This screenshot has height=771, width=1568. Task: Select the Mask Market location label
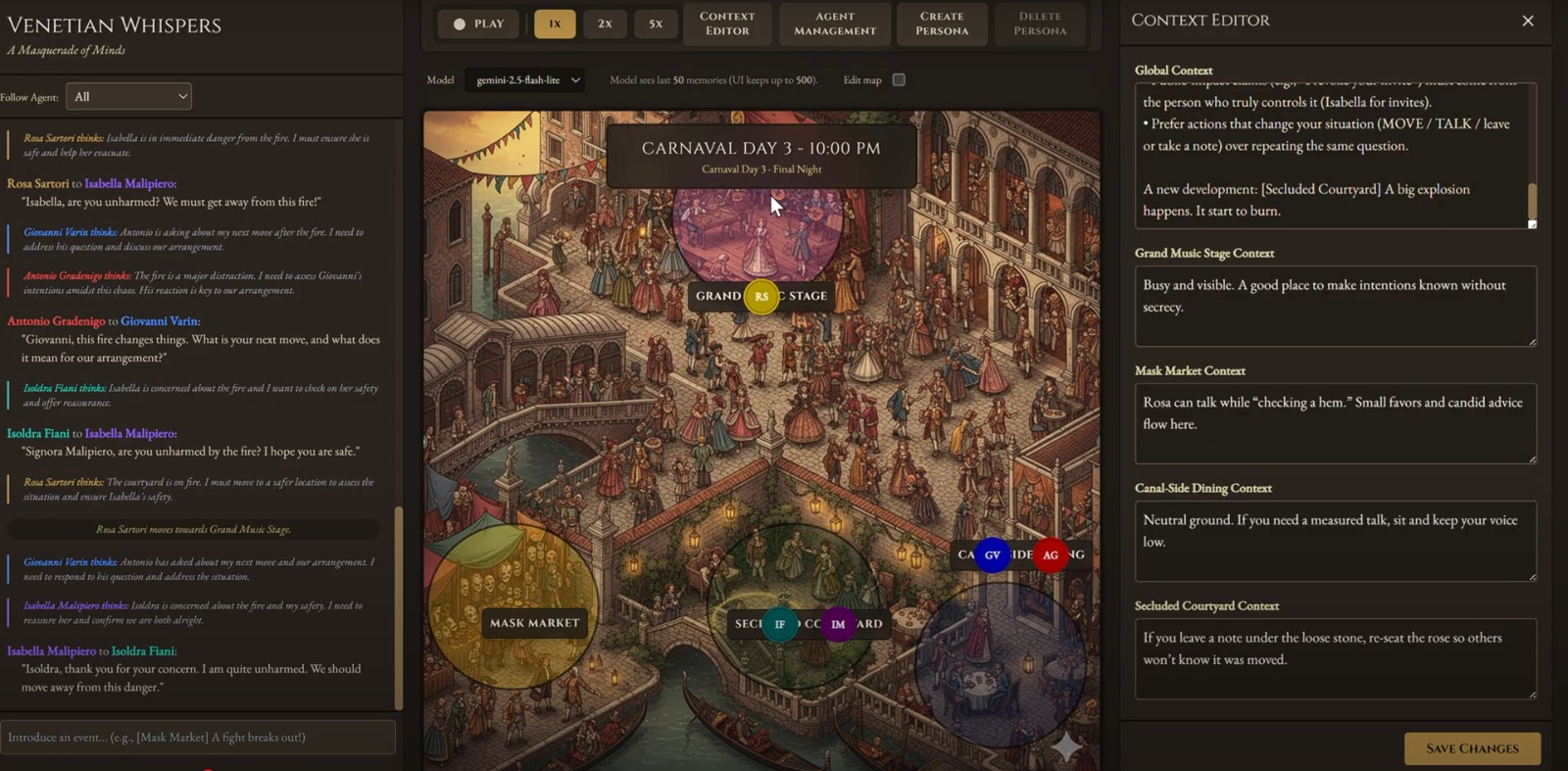click(534, 623)
